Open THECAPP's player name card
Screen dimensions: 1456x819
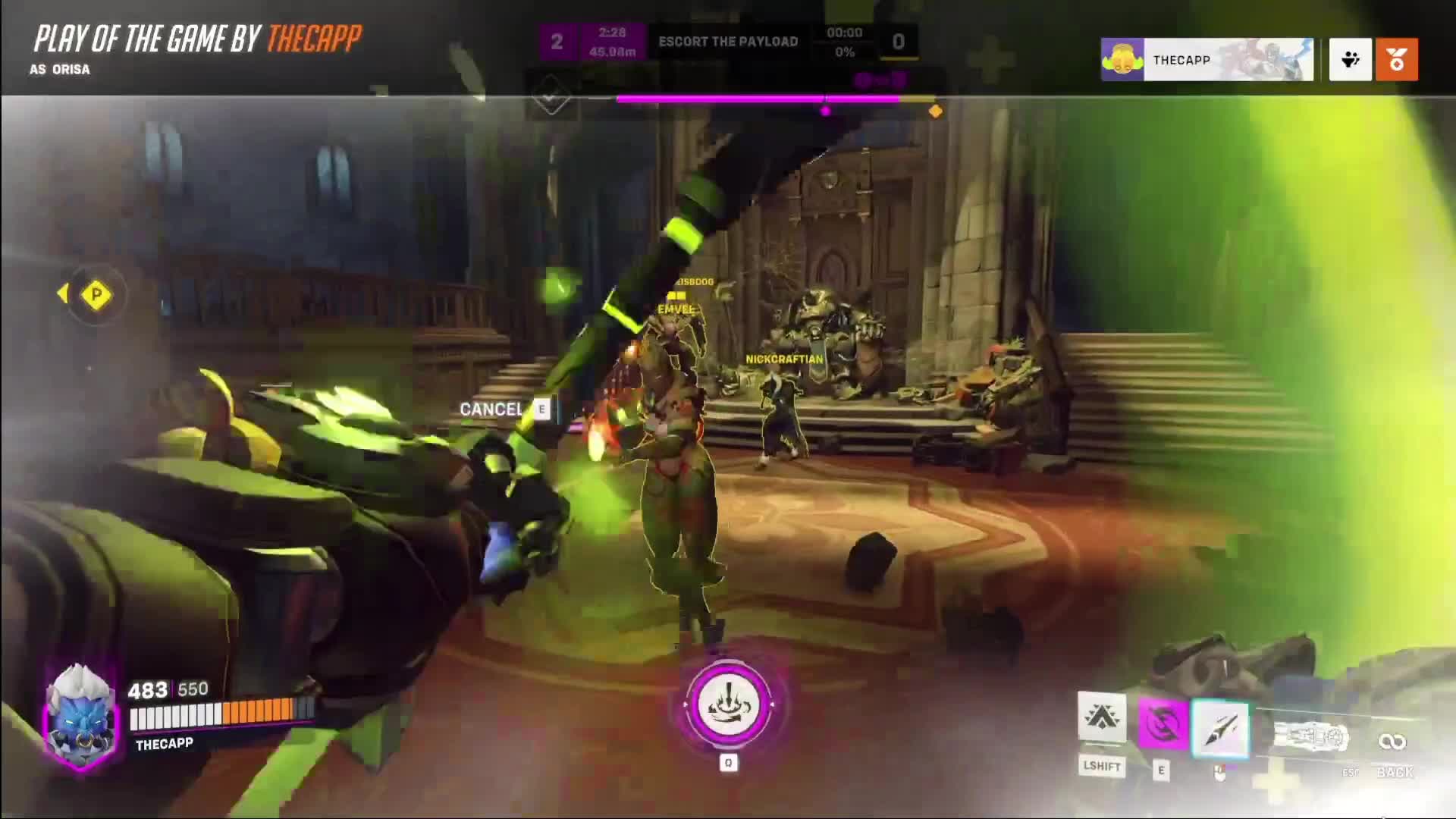pos(1207,60)
